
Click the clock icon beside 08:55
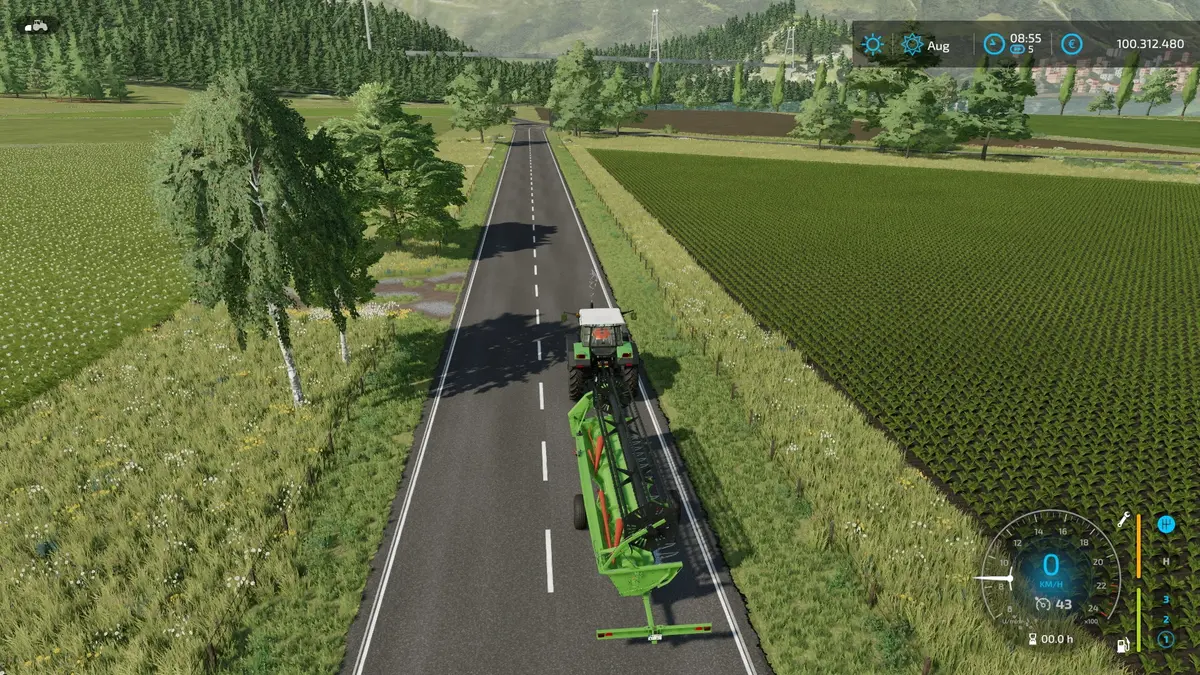click(x=993, y=44)
